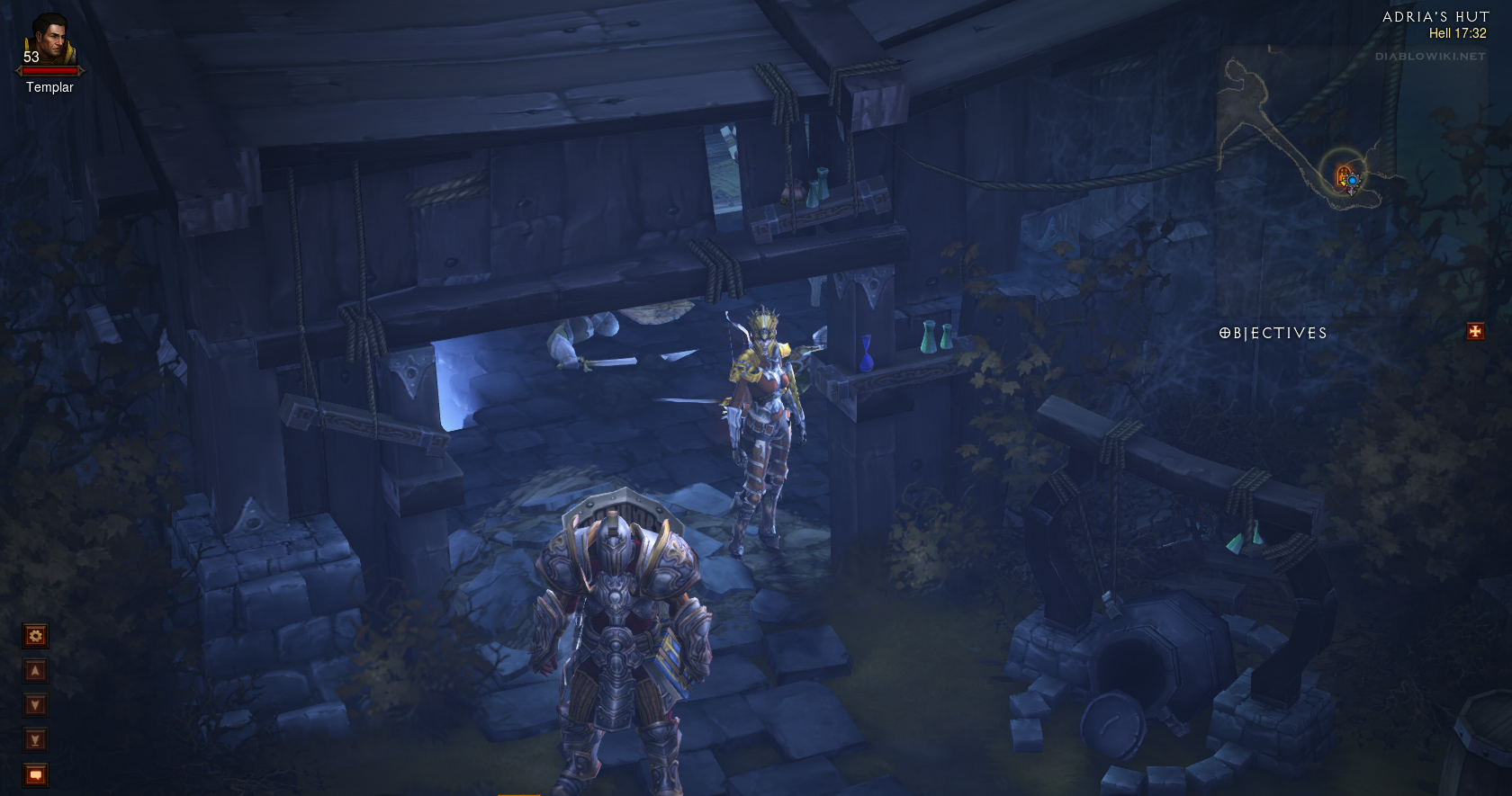Expand objectives with the red cross button
Image resolution: width=1512 pixels, height=796 pixels.
point(1475,332)
